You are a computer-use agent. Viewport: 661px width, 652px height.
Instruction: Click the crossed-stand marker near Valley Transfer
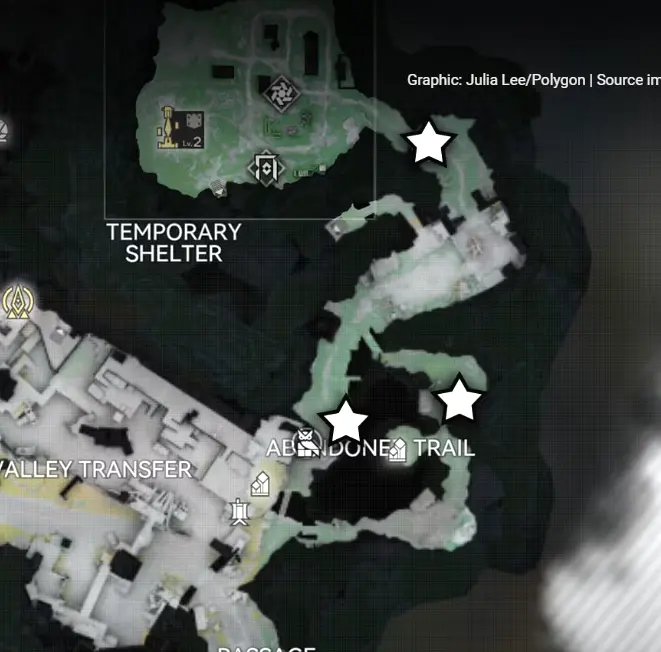[x=239, y=513]
